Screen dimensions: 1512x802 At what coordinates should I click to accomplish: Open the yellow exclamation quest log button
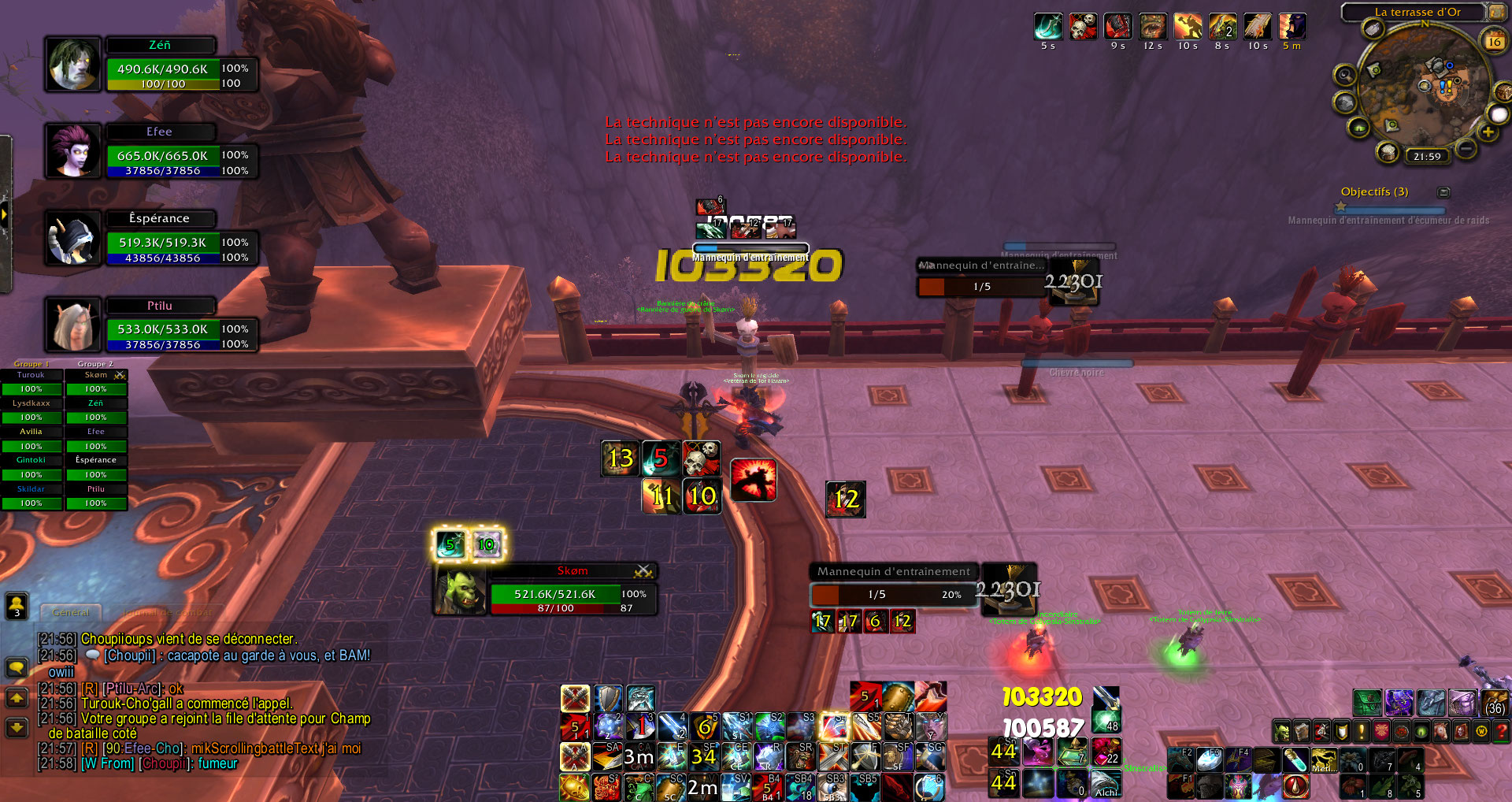[1361, 732]
